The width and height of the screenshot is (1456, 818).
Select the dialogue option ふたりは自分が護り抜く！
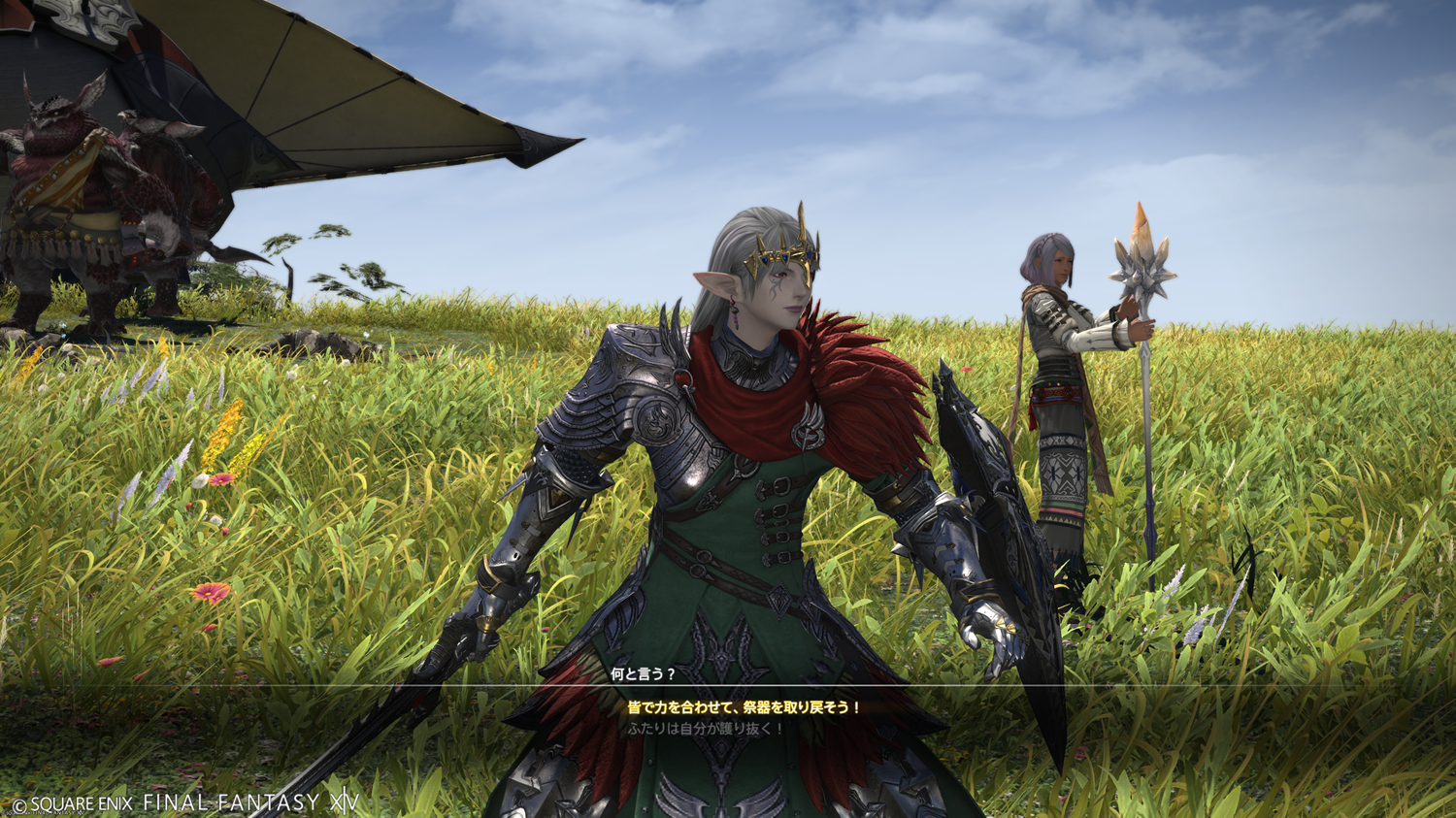pos(706,728)
